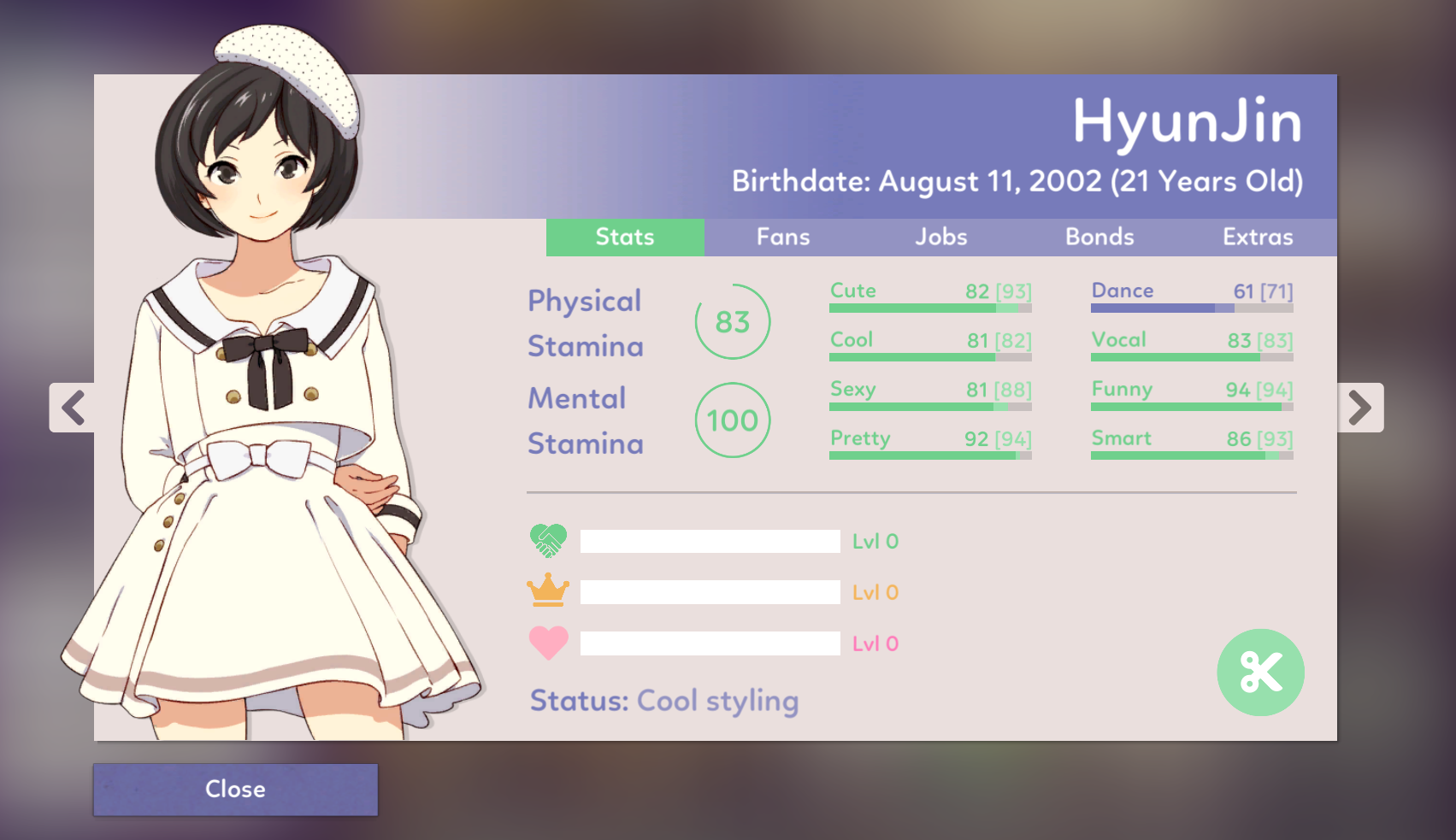The image size is (1456, 840).
Task: Switch to the Stats tab
Action: (x=625, y=238)
